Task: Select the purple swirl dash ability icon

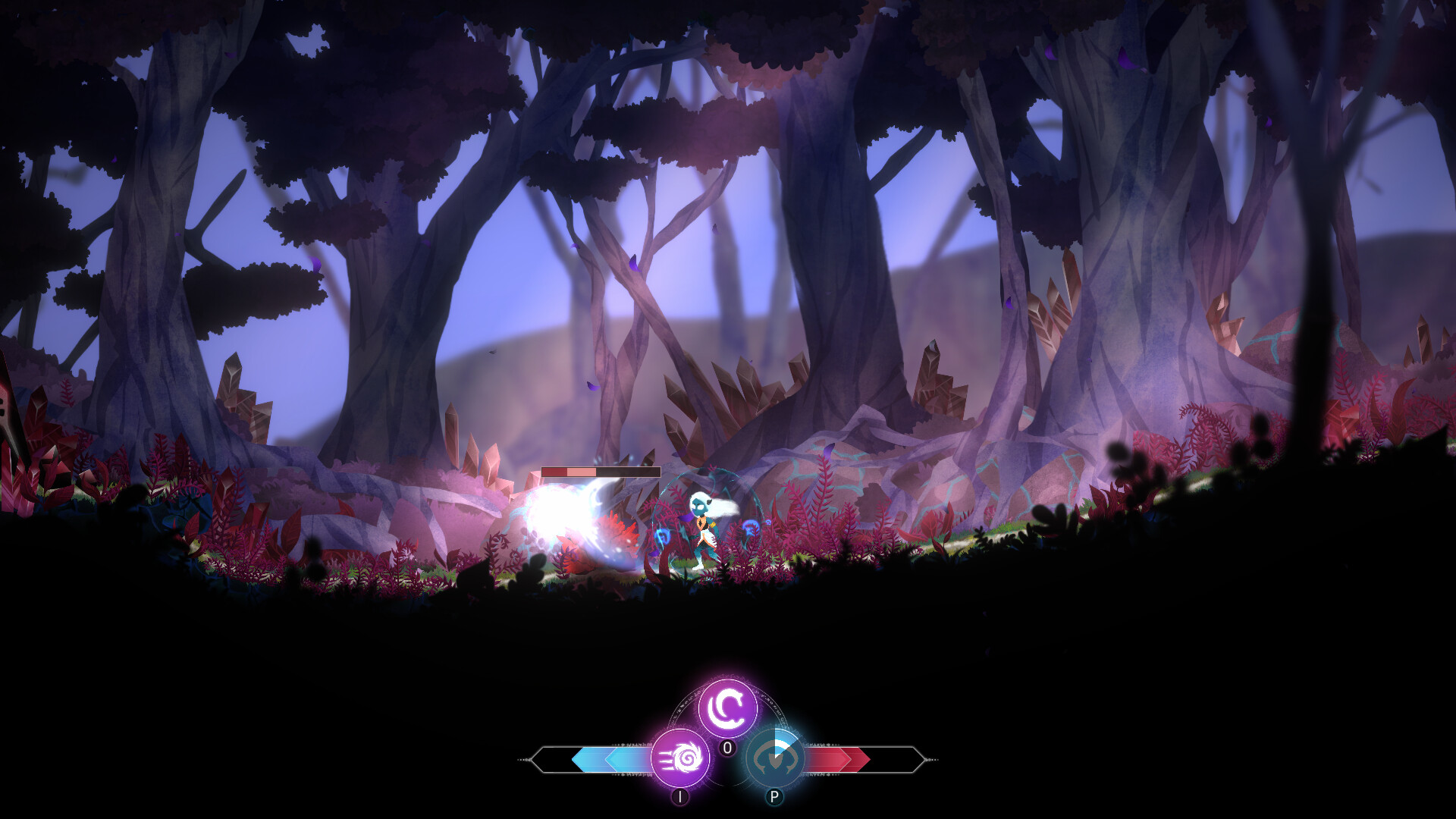Action: pyautogui.click(x=680, y=759)
